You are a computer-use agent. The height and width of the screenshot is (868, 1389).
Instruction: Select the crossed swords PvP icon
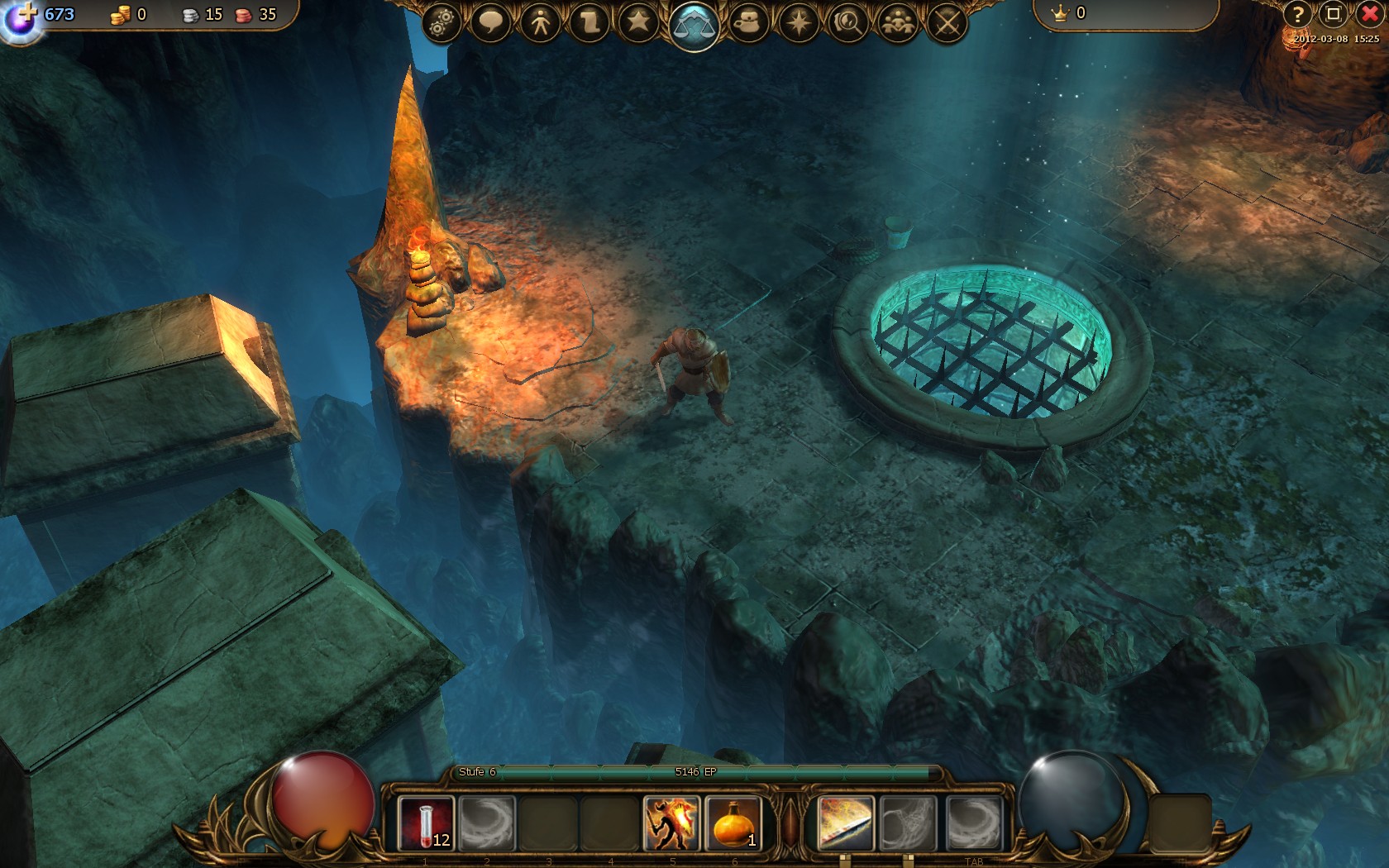point(947,22)
